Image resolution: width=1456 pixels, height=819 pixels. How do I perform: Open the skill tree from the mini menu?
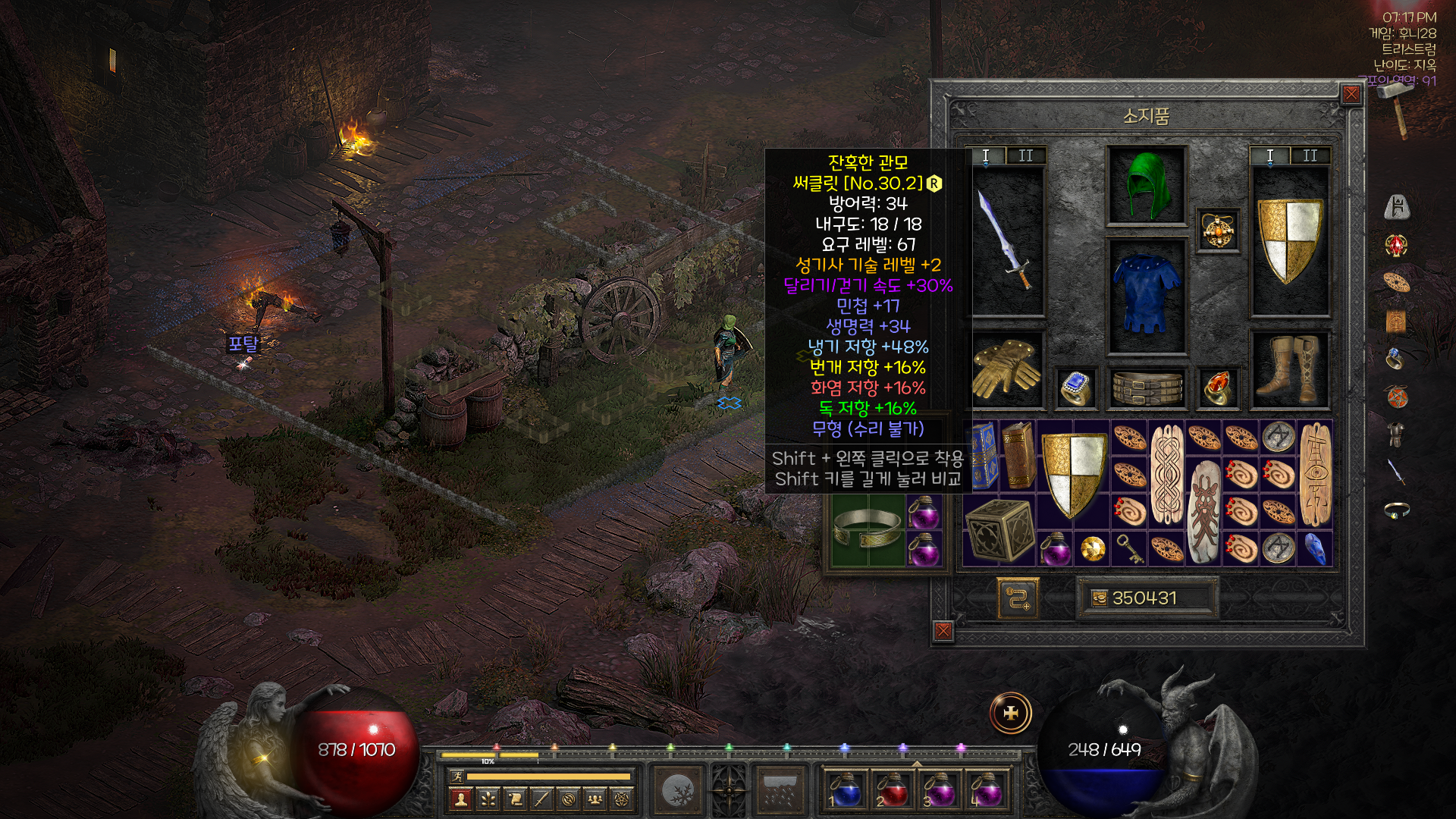coord(488,799)
